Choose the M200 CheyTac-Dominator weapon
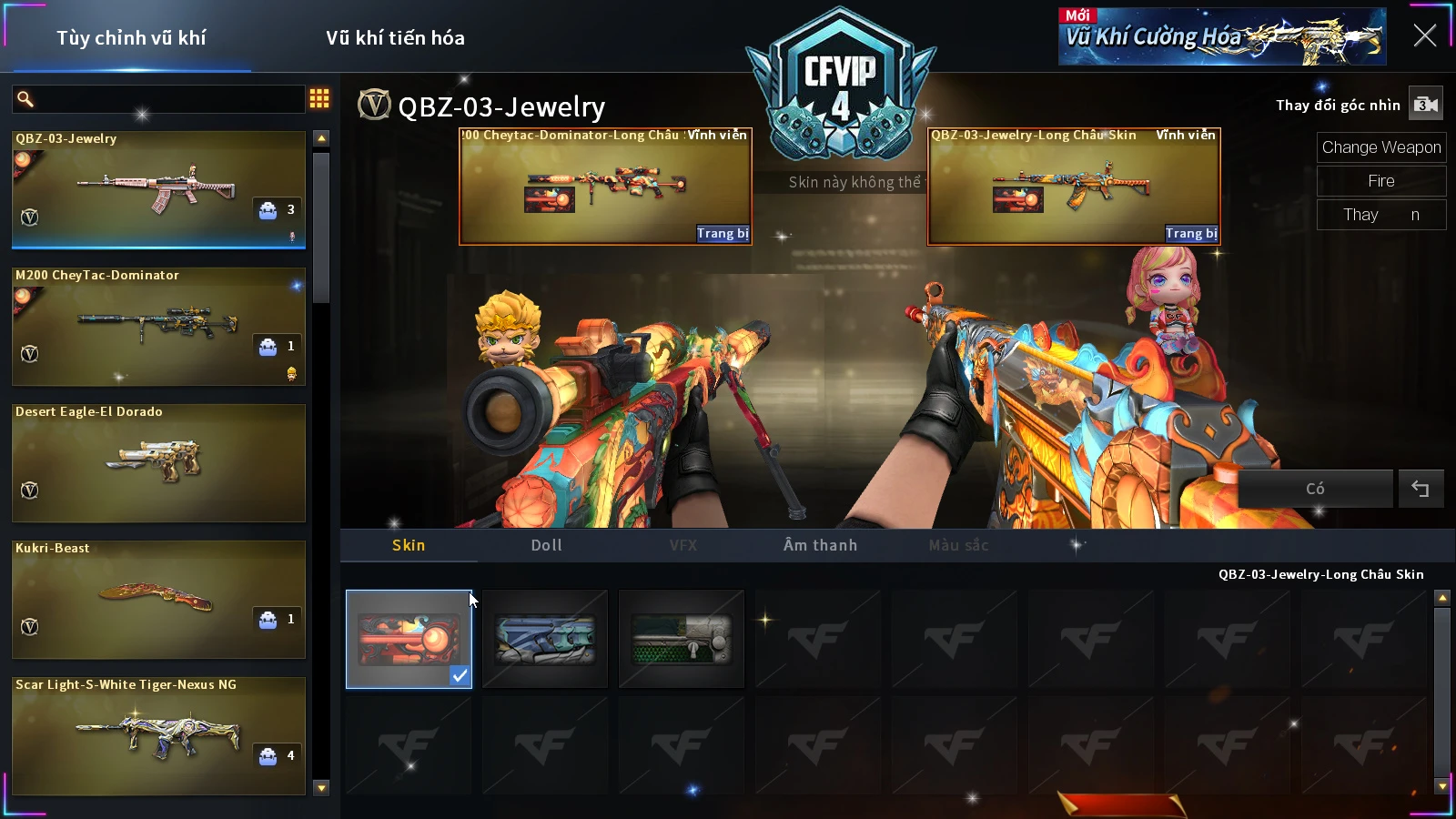This screenshot has height=819, width=1456. pos(158,326)
